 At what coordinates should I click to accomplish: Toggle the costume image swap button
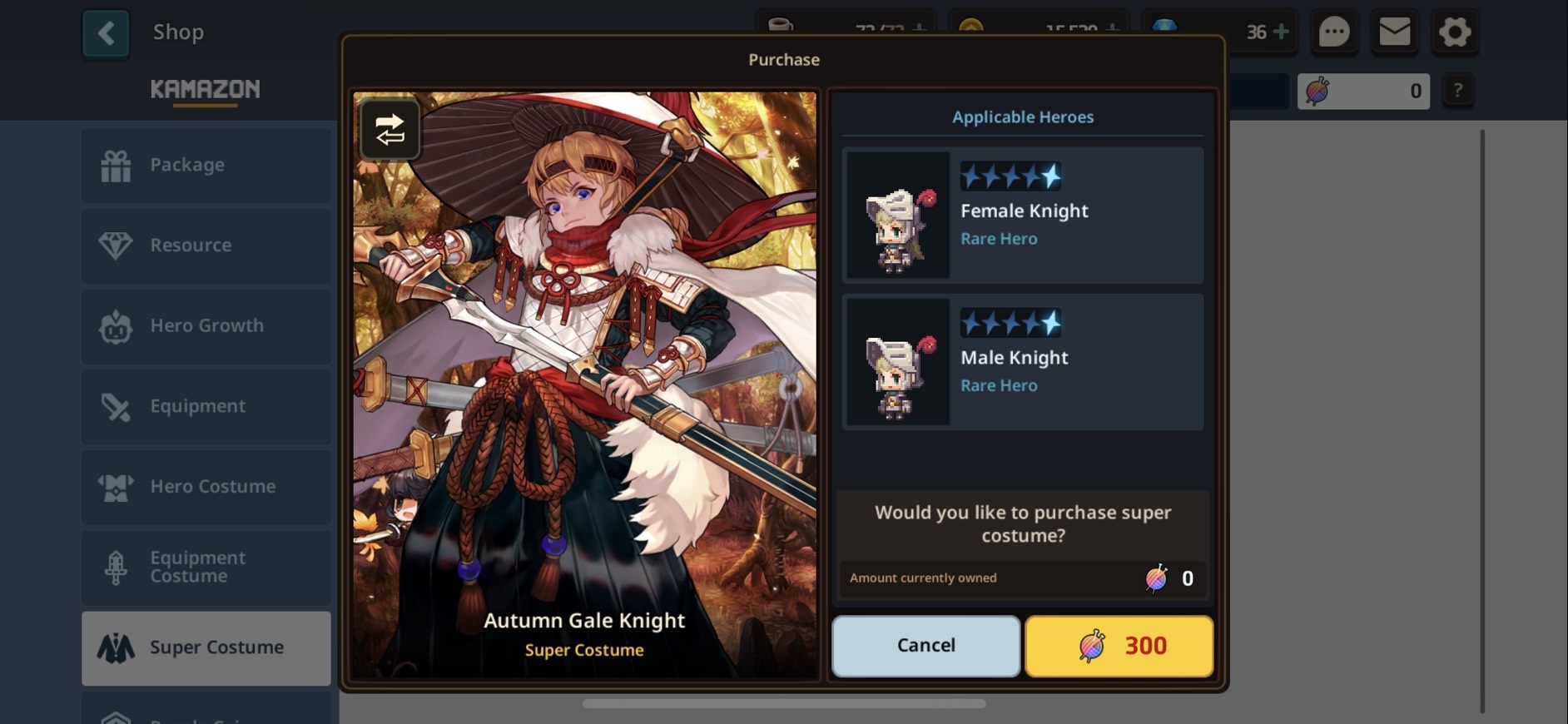[390, 130]
